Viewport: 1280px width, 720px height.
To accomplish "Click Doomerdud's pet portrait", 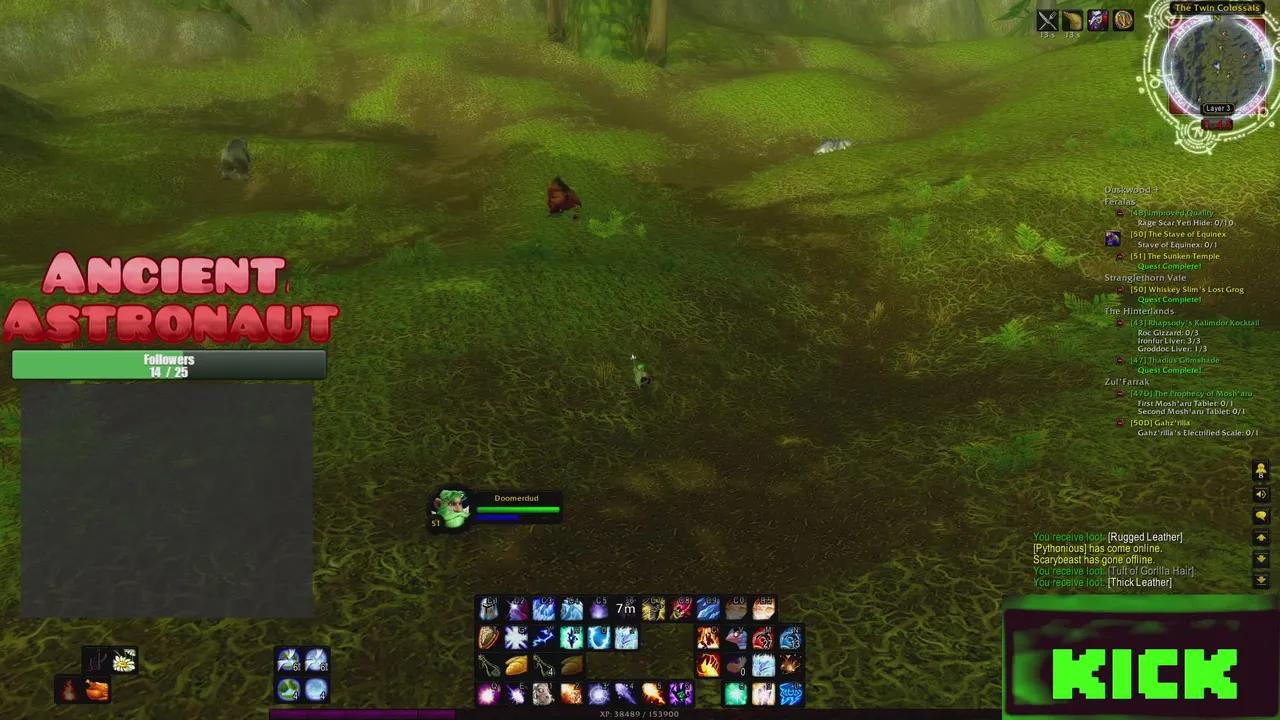I will 452,510.
